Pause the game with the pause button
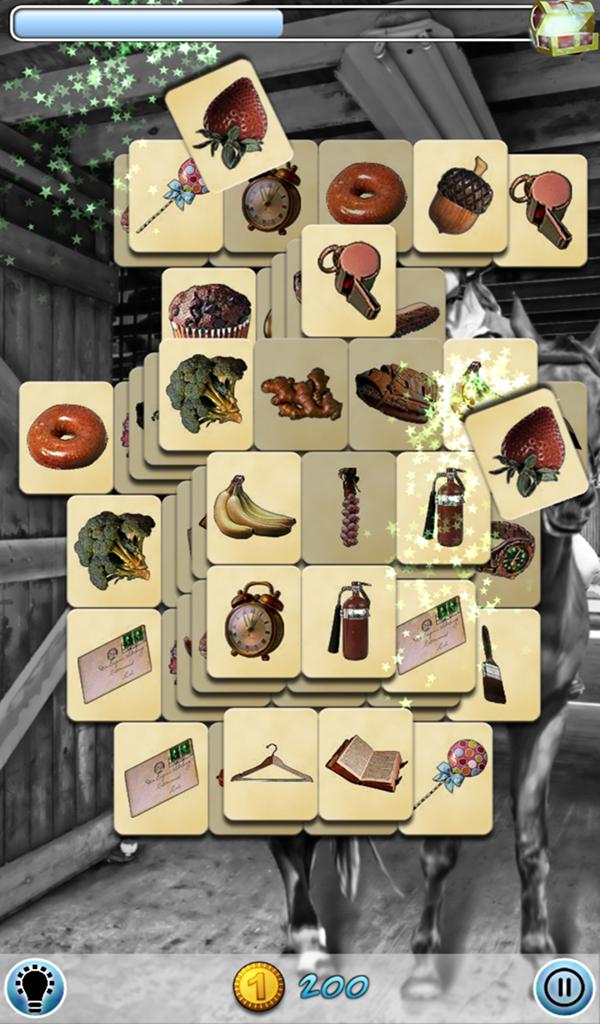600x1024 pixels. point(563,987)
